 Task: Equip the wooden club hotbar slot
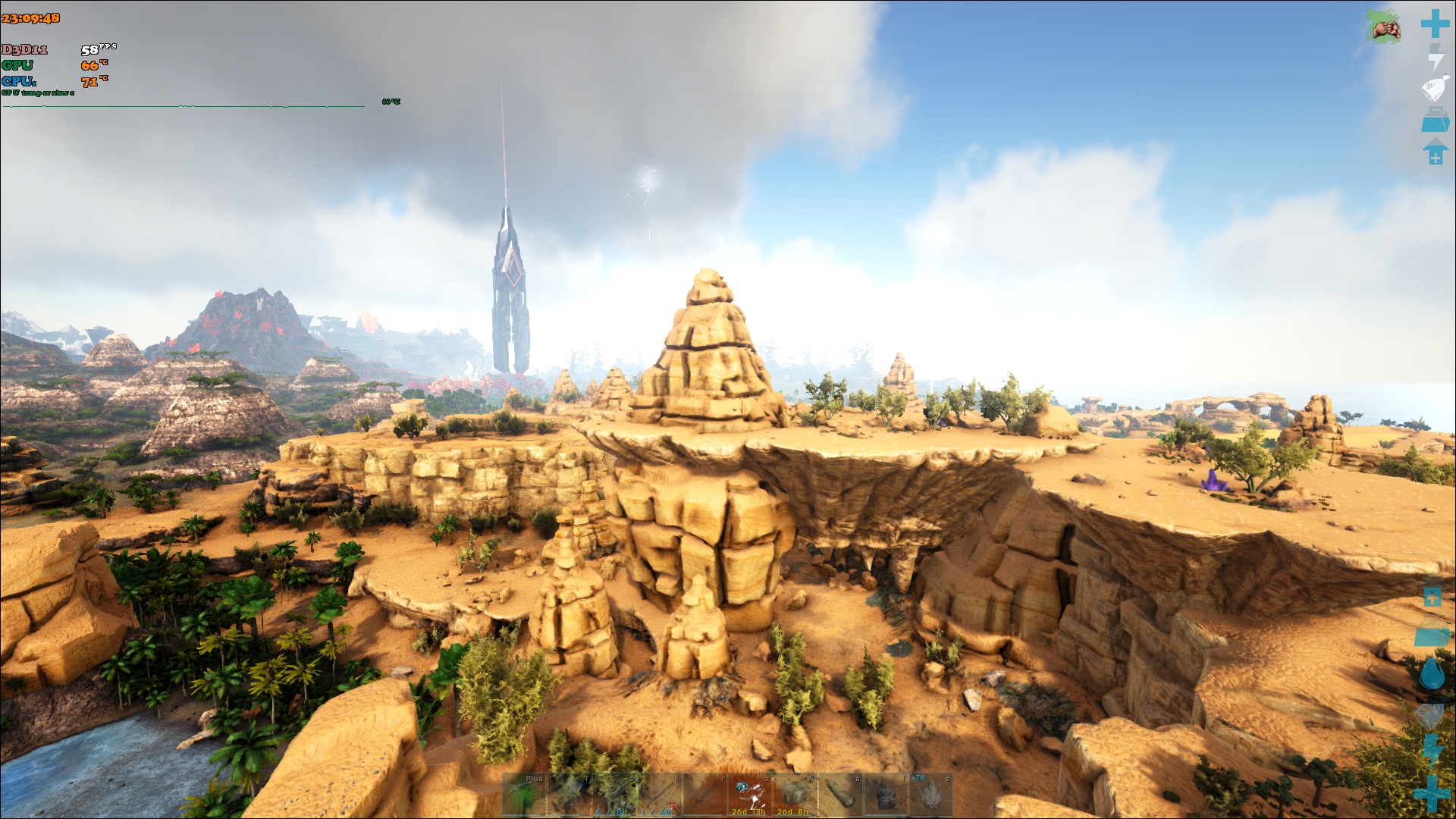pos(704,795)
